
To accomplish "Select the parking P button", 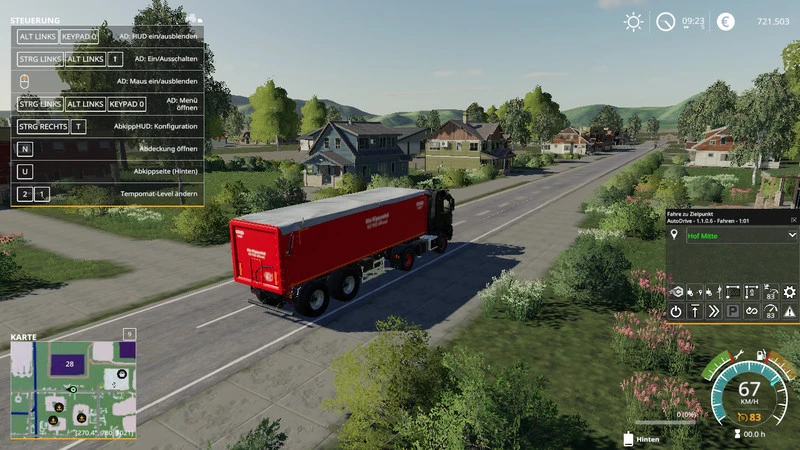I will tap(732, 311).
